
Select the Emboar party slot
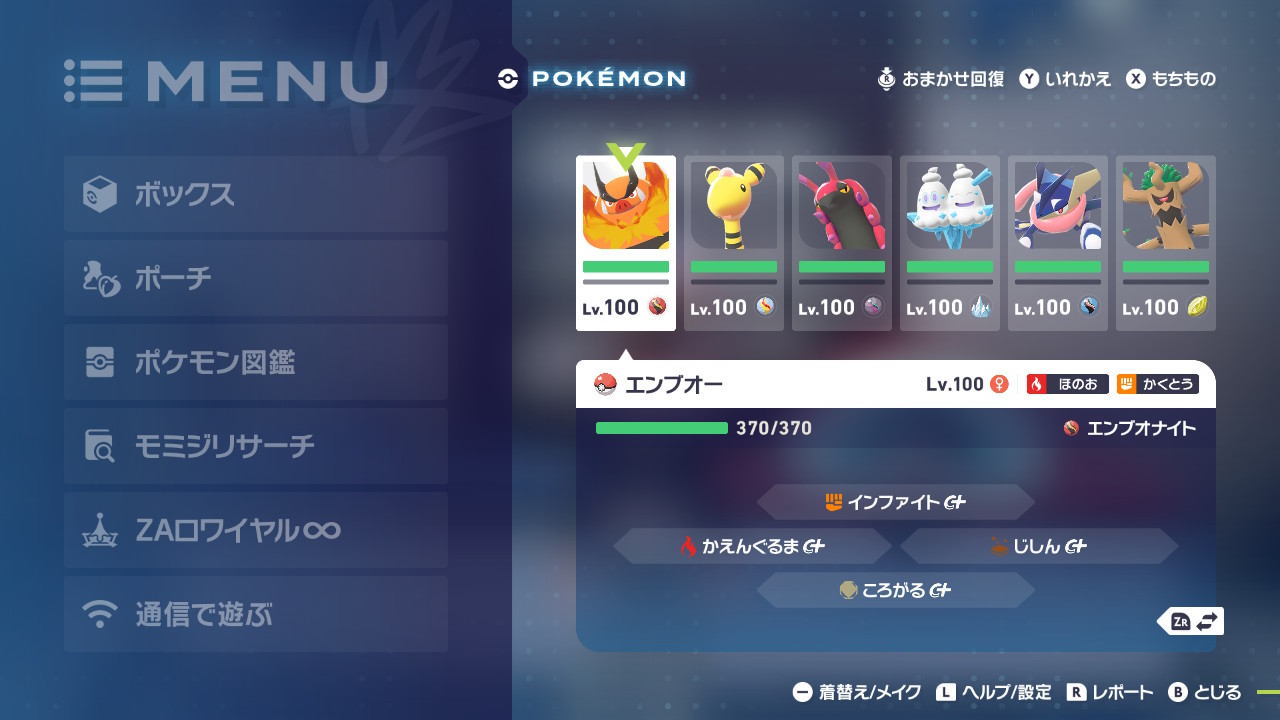tap(626, 243)
